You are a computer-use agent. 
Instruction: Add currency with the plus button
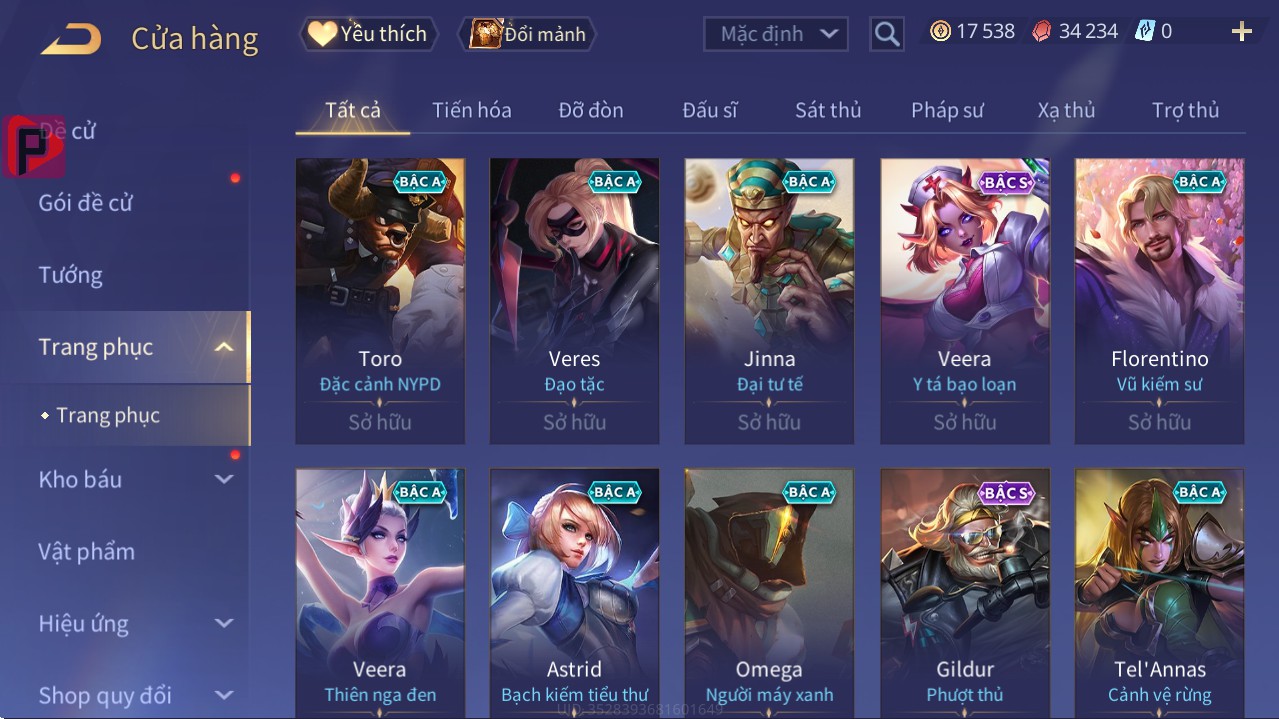(1241, 32)
